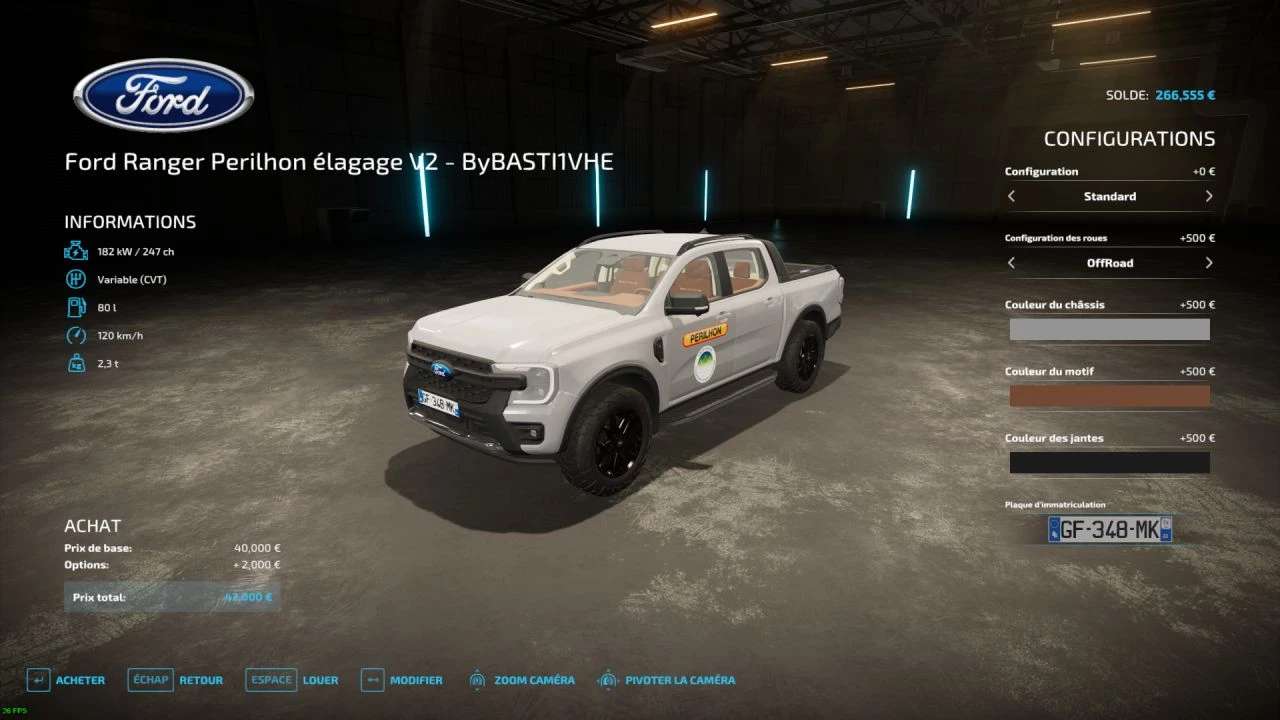Edit the GF-348-MK license plate
Viewport: 1280px width, 720px height.
[x=1109, y=529]
